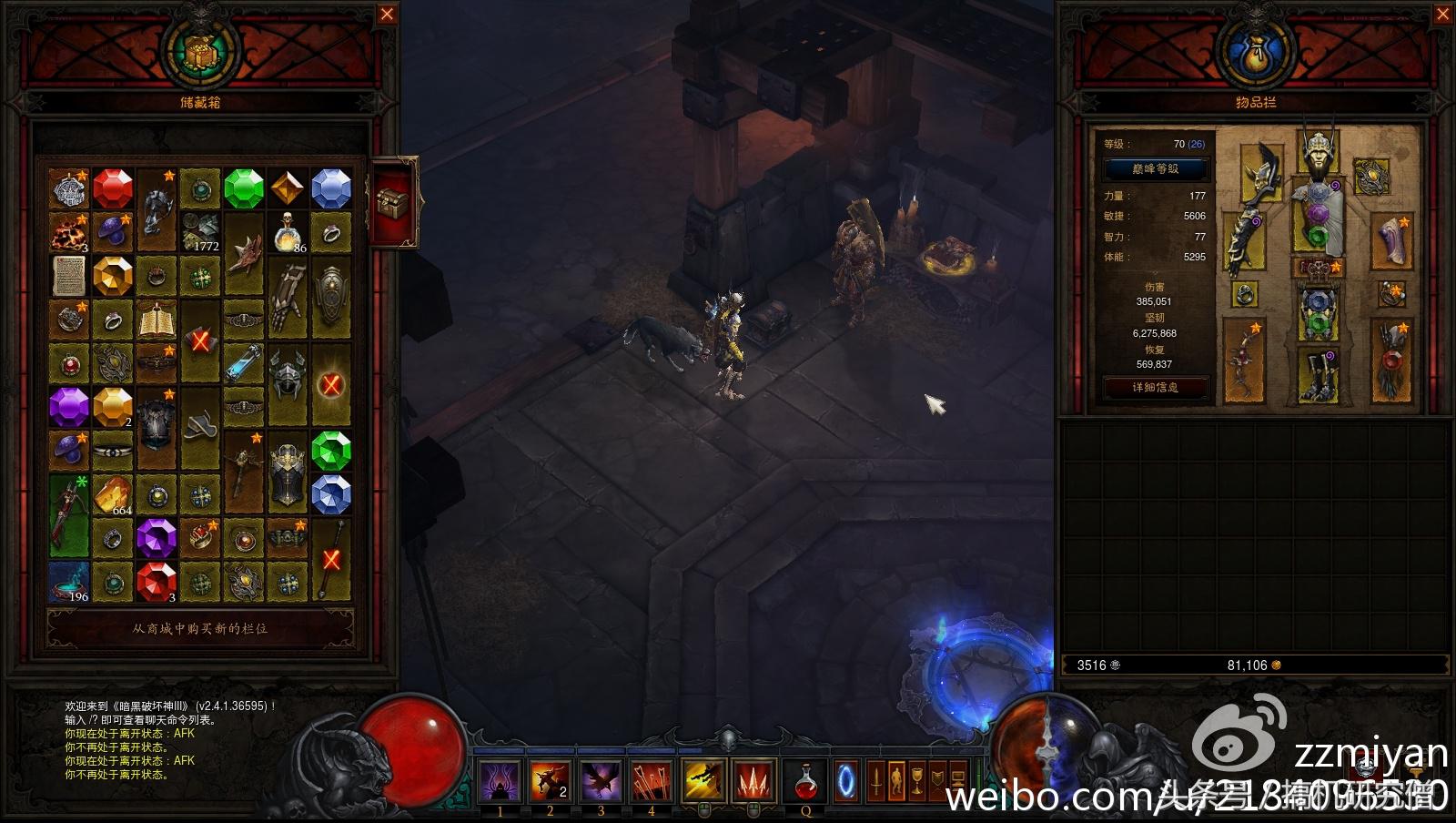Click the arrow volley skill in slot 4

pyautogui.click(x=649, y=778)
